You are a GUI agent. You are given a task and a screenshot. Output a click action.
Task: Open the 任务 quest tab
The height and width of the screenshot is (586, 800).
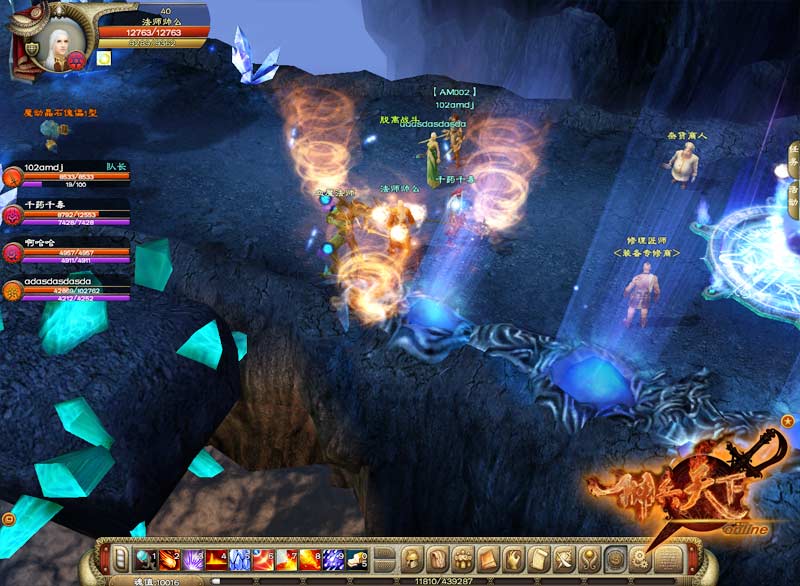click(x=793, y=155)
